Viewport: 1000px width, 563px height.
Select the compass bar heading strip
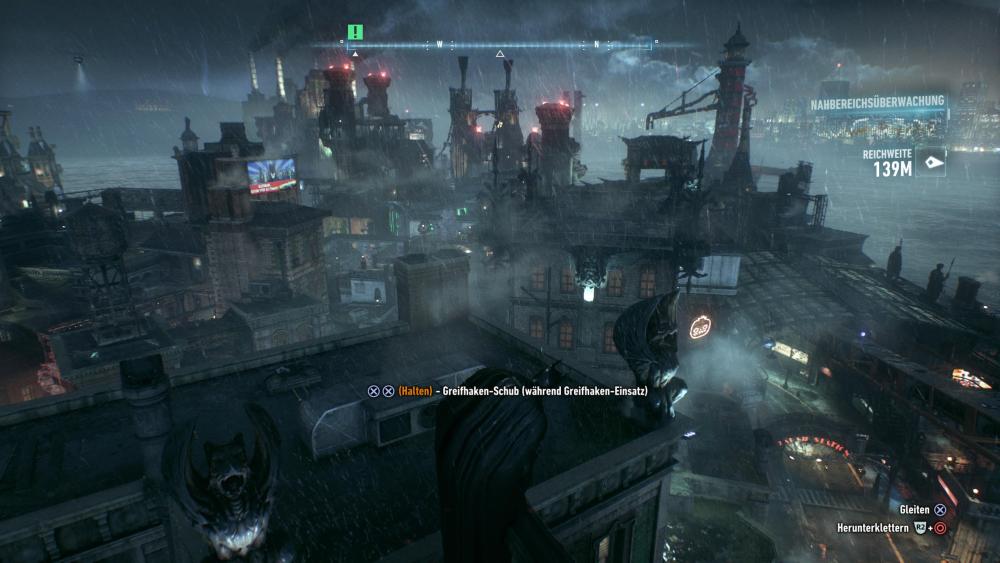[x=499, y=44]
